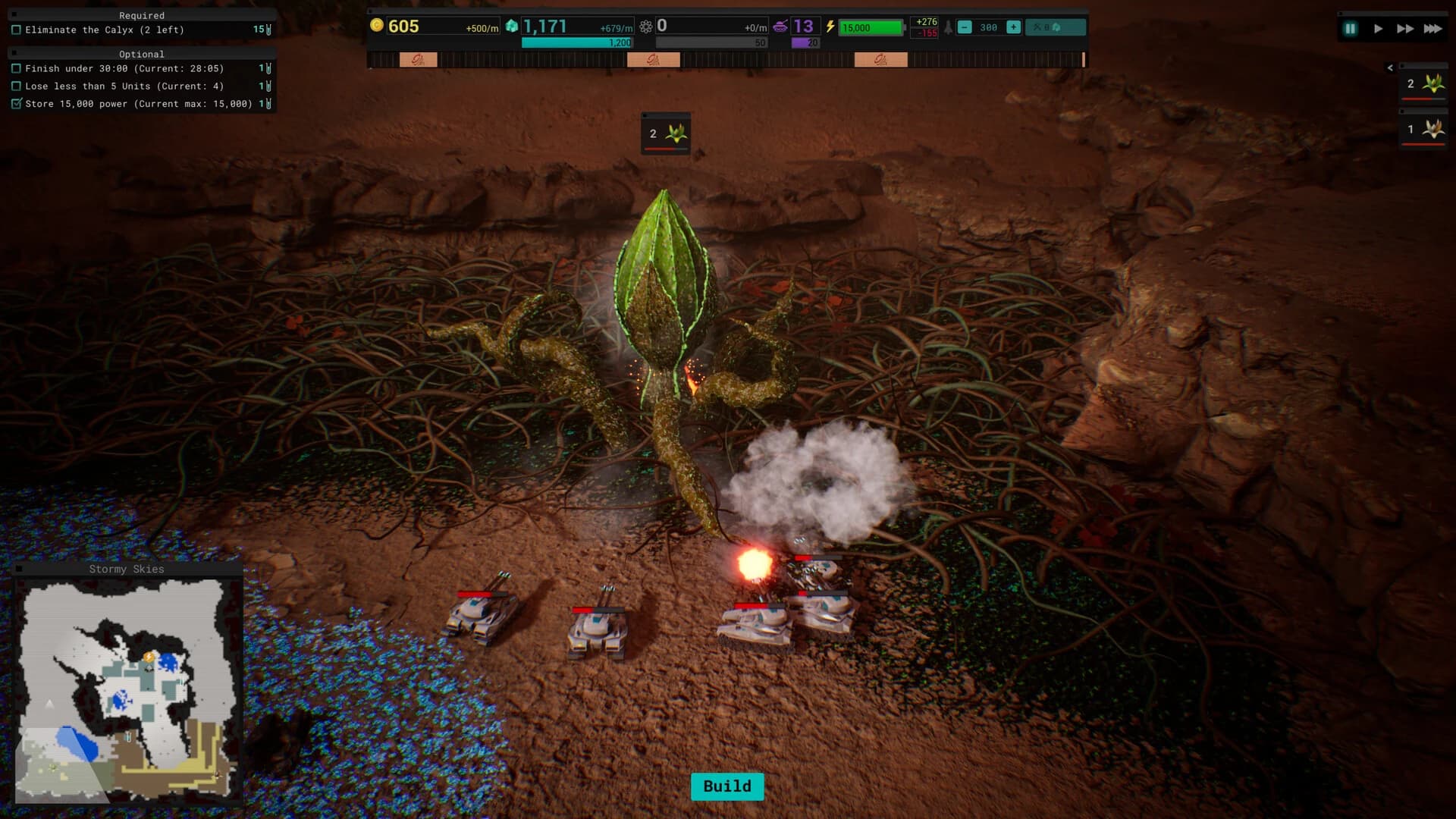Select the atom research resource icon
The width and height of the screenshot is (1456, 819).
645,25
